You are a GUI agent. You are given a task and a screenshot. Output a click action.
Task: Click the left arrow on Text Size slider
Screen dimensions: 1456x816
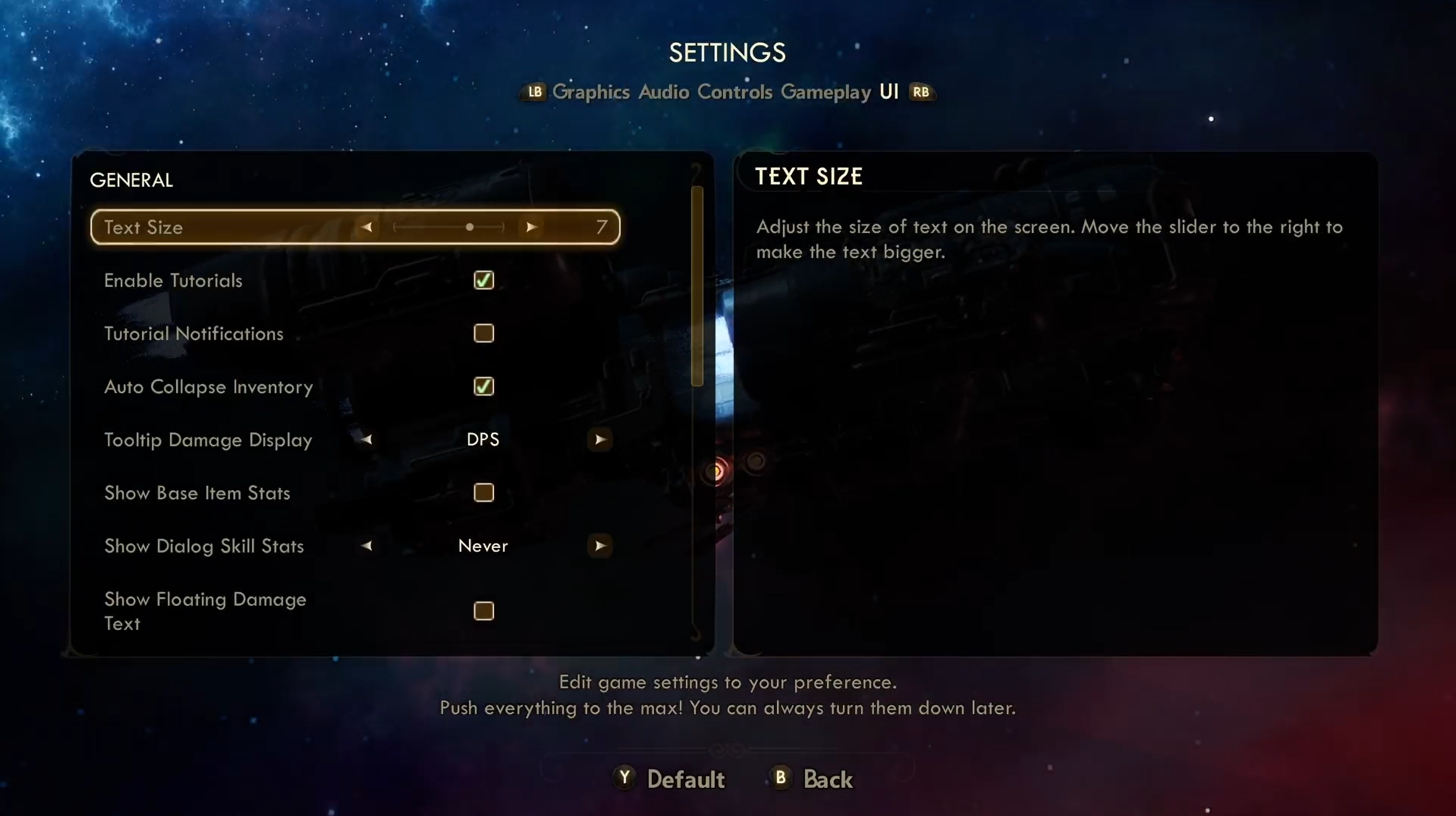click(367, 227)
